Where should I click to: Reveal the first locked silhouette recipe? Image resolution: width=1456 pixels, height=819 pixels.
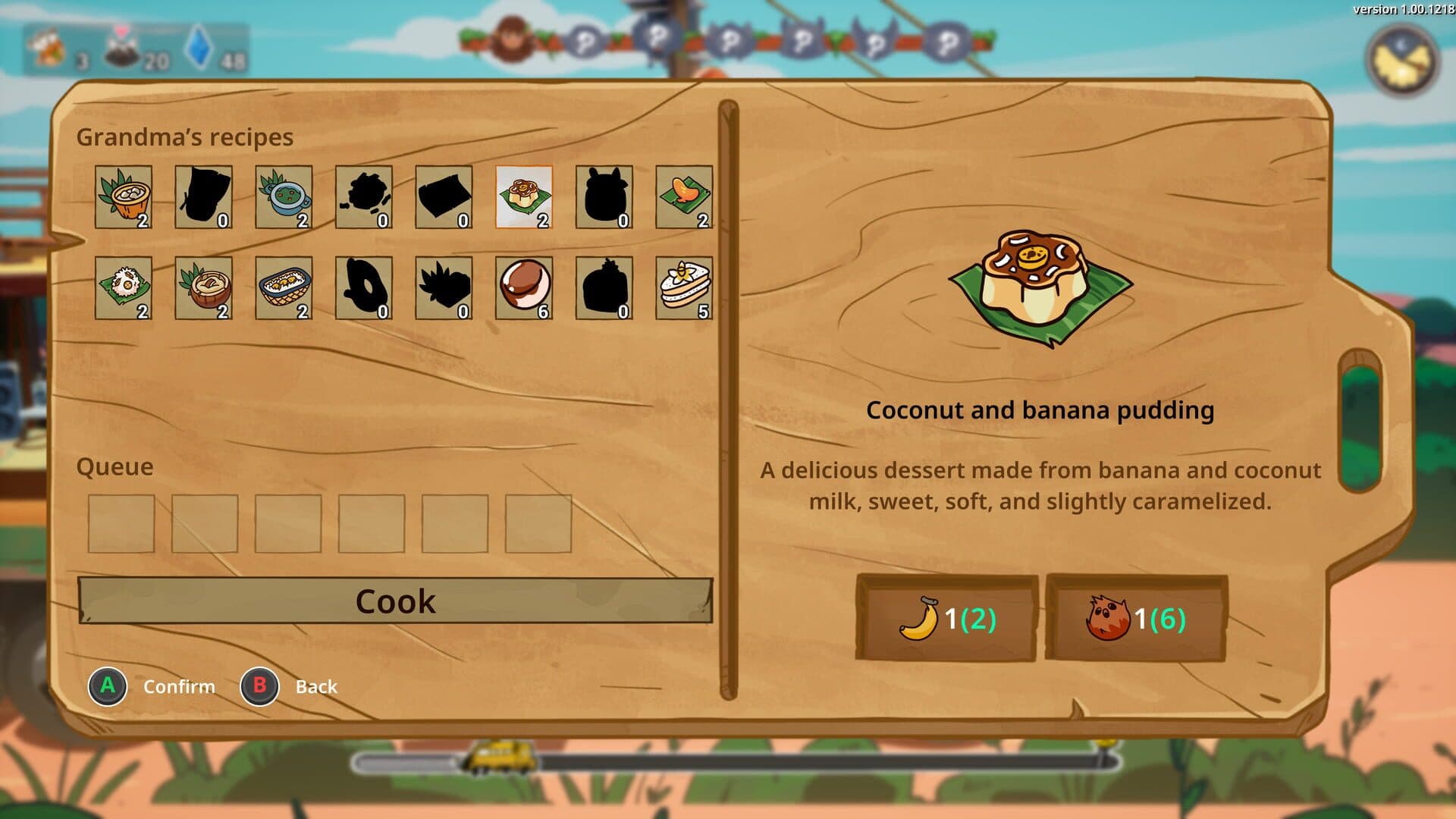click(202, 197)
